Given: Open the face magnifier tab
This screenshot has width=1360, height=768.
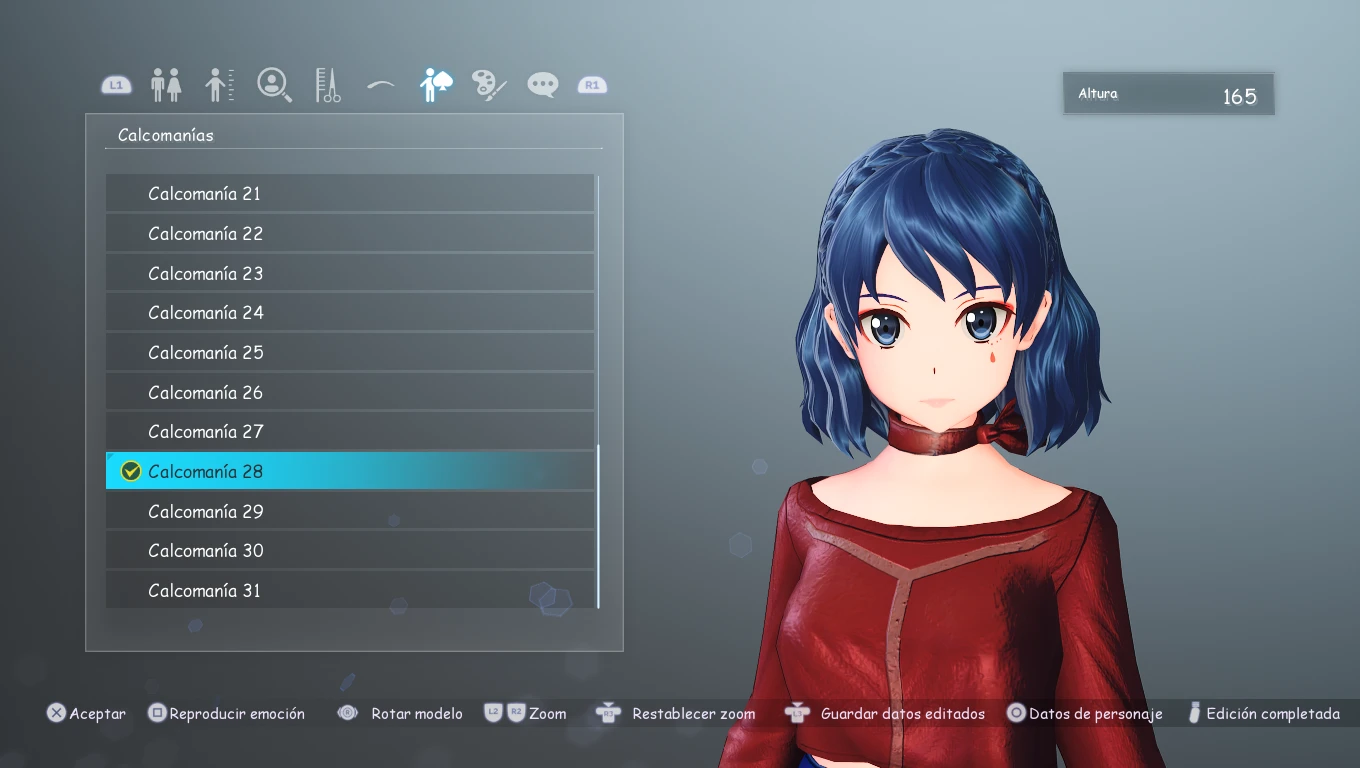Looking at the screenshot, I should point(274,84).
